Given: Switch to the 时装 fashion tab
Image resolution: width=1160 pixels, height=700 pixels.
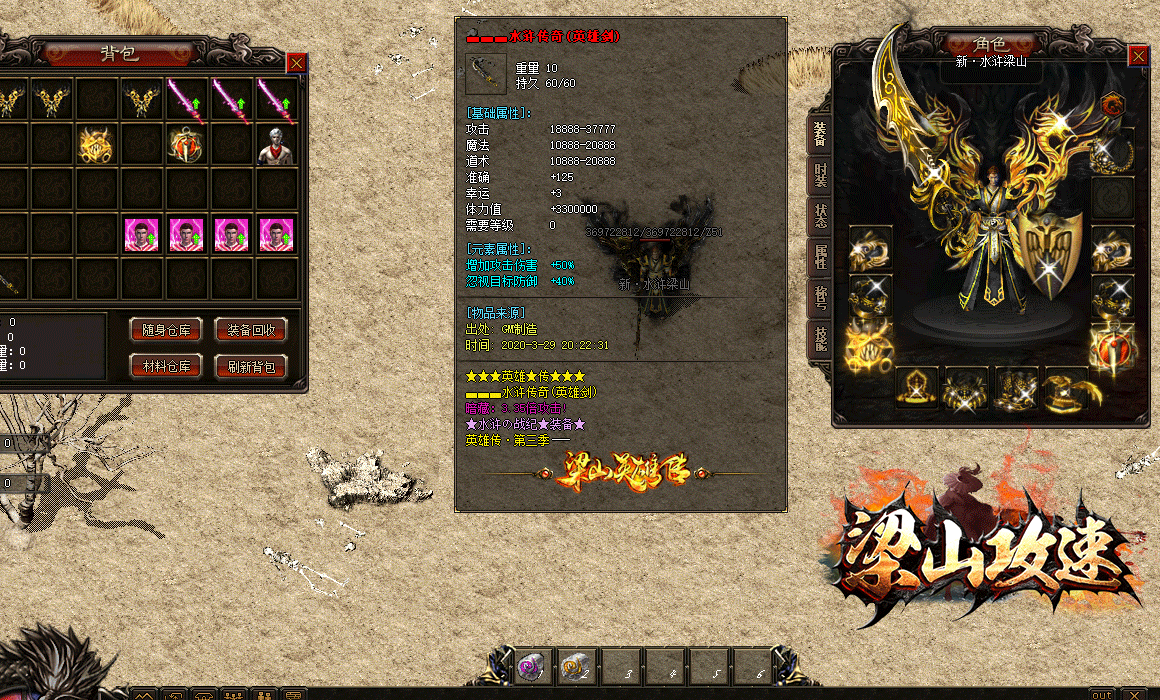Looking at the screenshot, I should [x=820, y=175].
